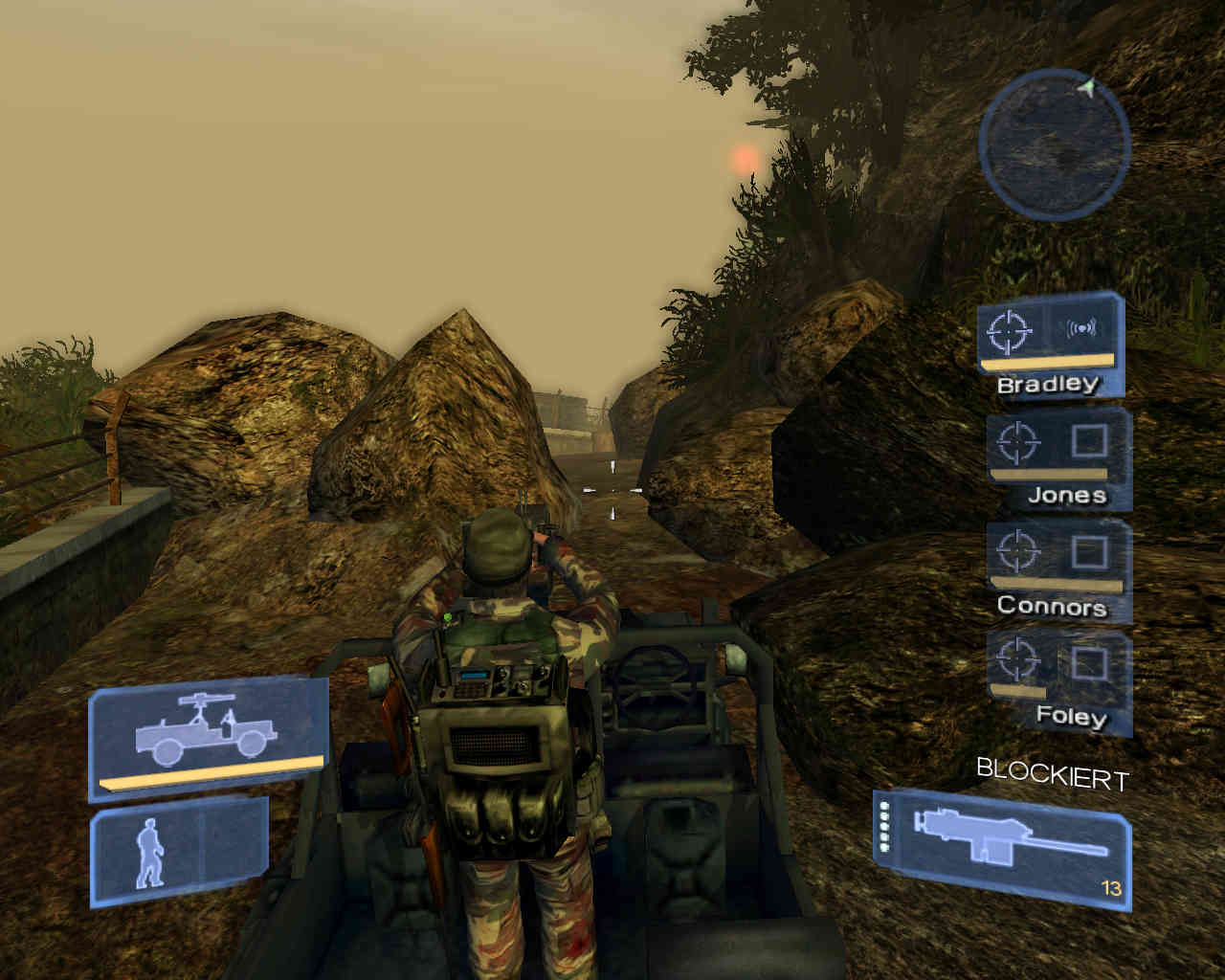Click the mounted machine gun weapon panel
Image resolution: width=1225 pixels, height=980 pixels.
[x=1003, y=848]
